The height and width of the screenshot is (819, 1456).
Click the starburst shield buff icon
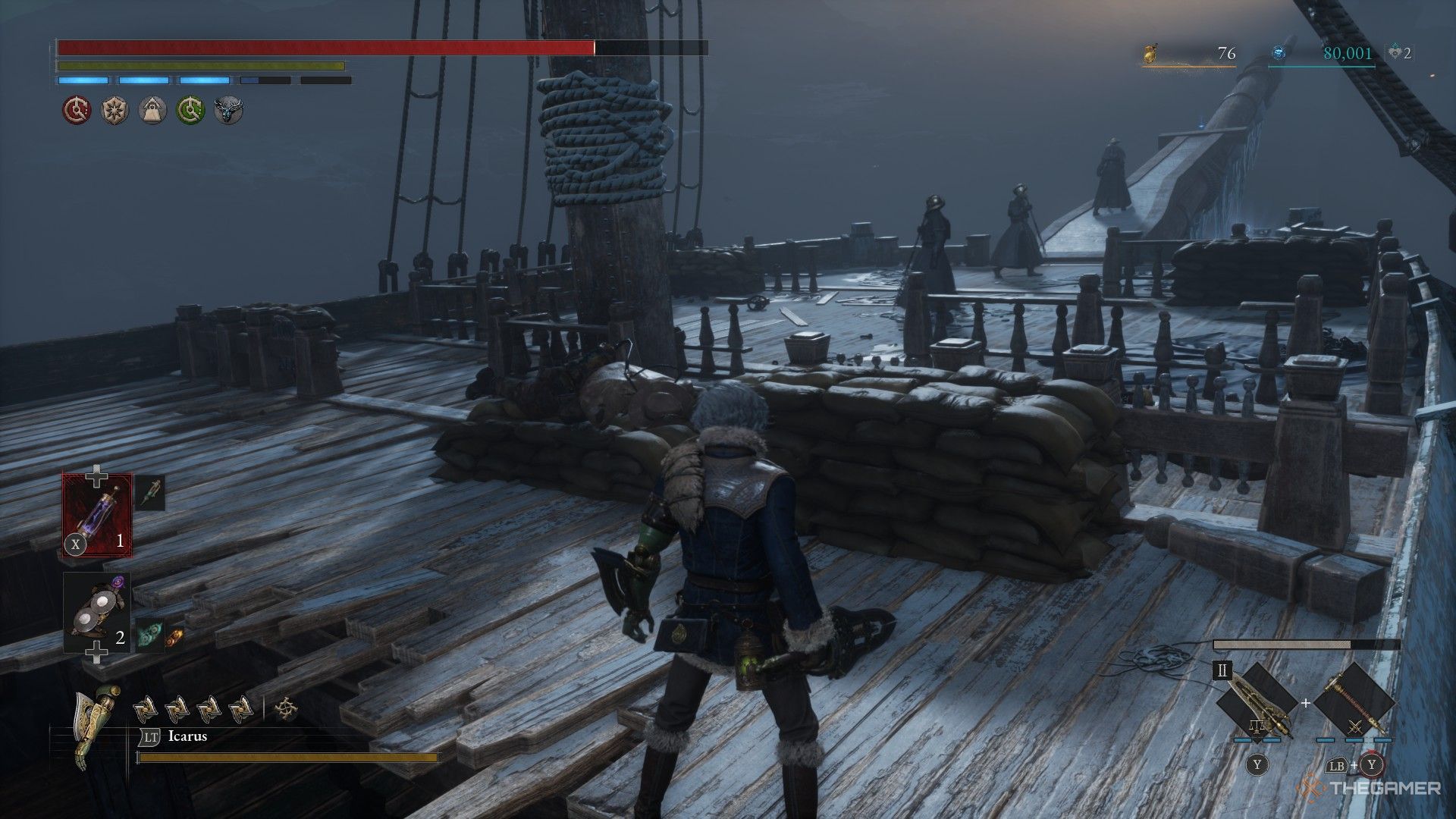coord(114,111)
